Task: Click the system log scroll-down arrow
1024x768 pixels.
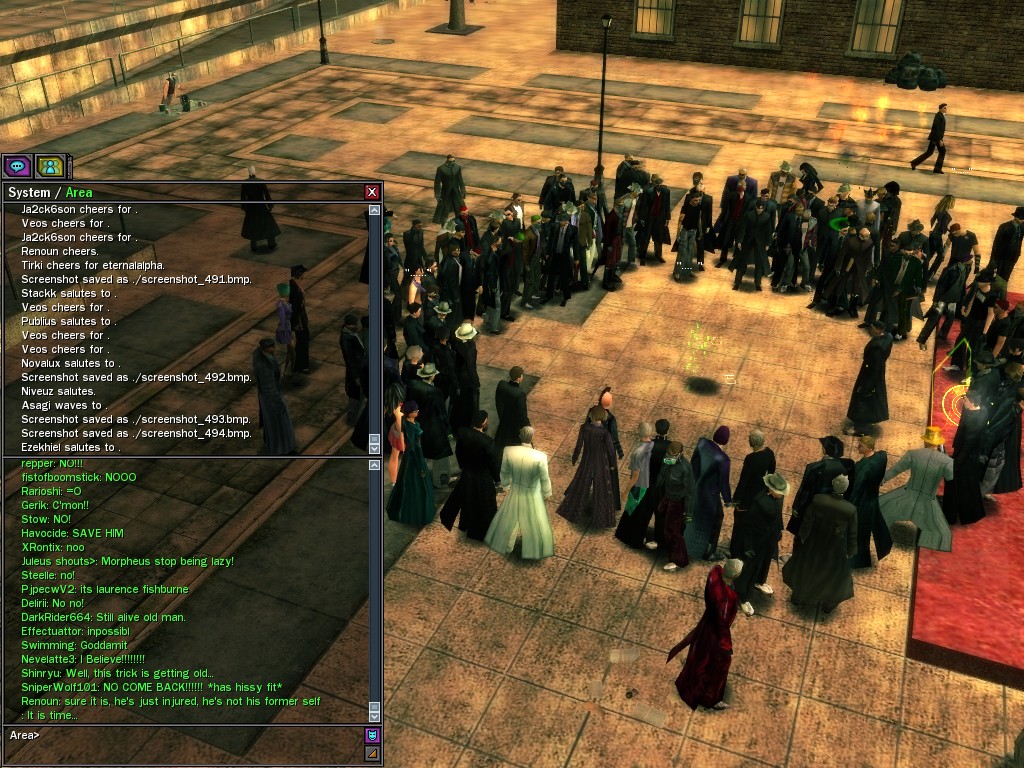Action: [x=374, y=447]
